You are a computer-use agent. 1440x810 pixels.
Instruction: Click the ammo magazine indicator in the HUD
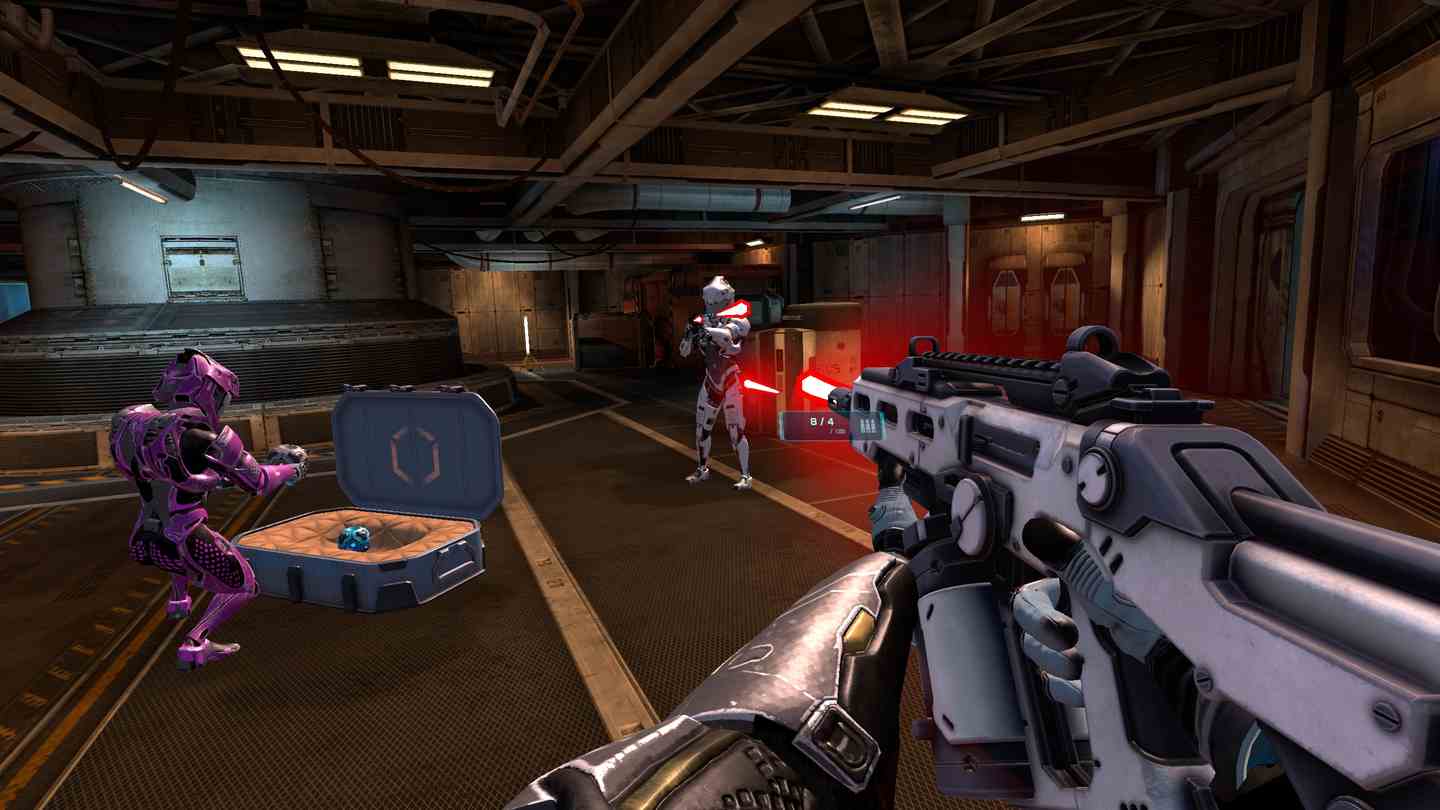click(867, 425)
